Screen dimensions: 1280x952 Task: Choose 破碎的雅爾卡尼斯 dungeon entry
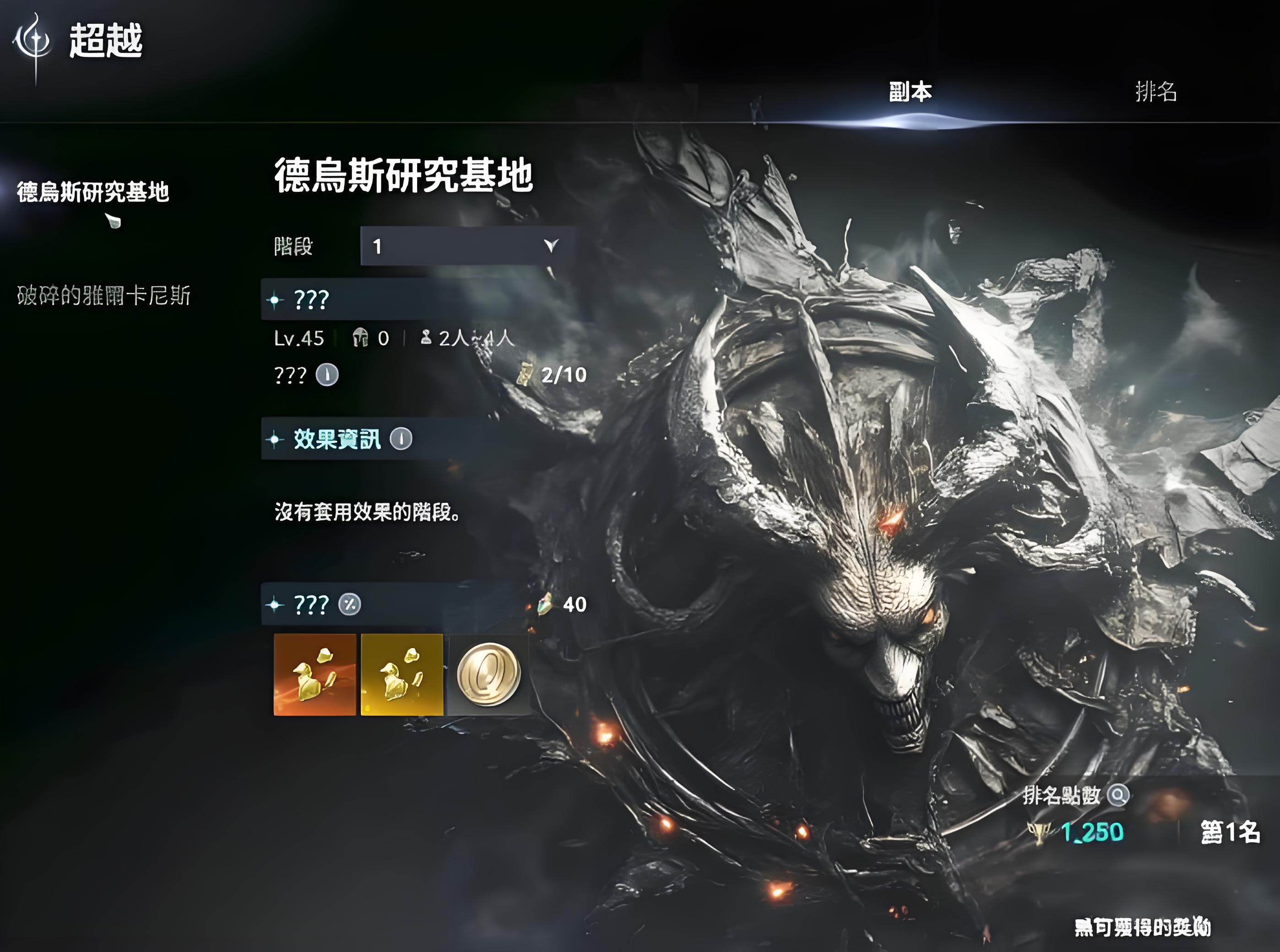[104, 296]
